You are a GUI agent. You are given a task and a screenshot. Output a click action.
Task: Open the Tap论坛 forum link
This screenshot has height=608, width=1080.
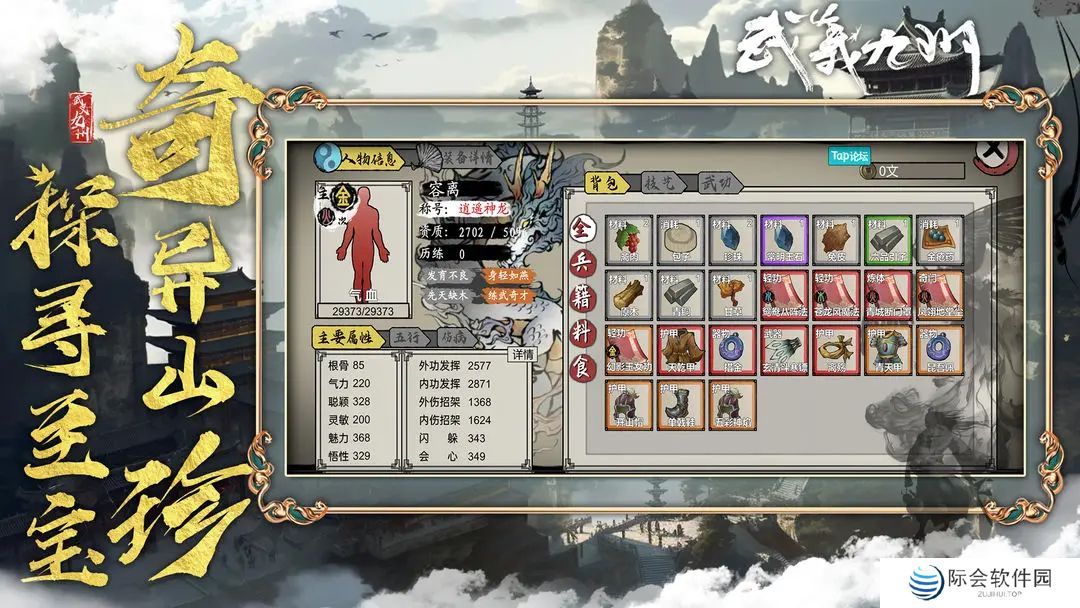(x=850, y=155)
